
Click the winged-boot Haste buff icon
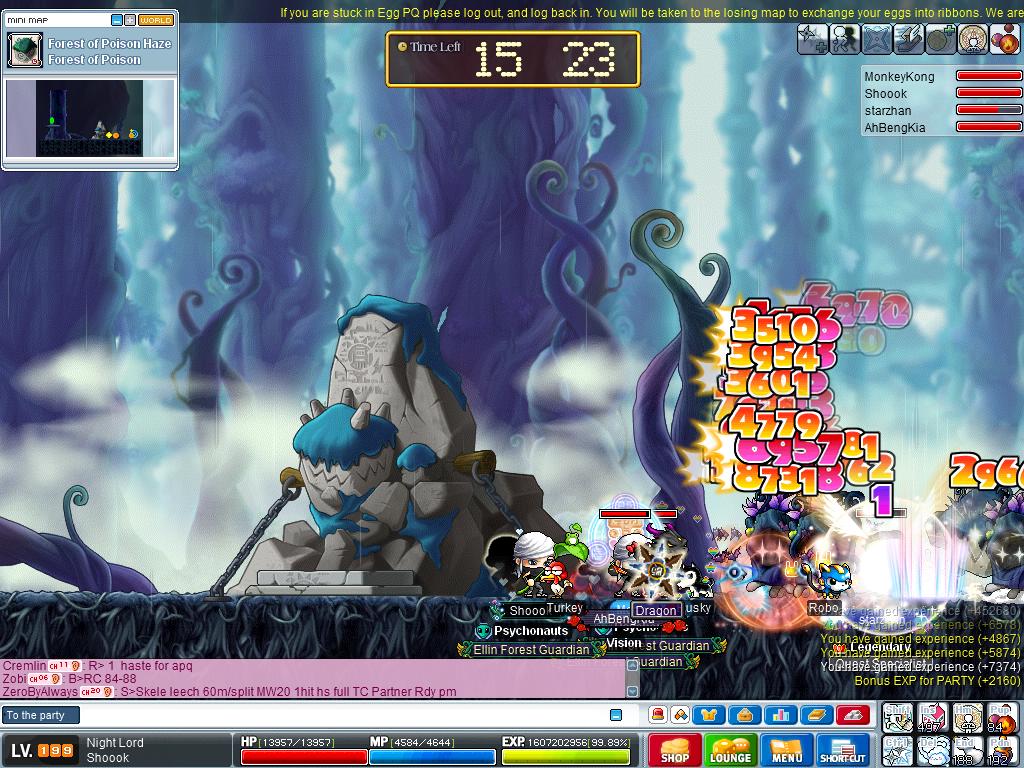pyautogui.click(x=910, y=38)
